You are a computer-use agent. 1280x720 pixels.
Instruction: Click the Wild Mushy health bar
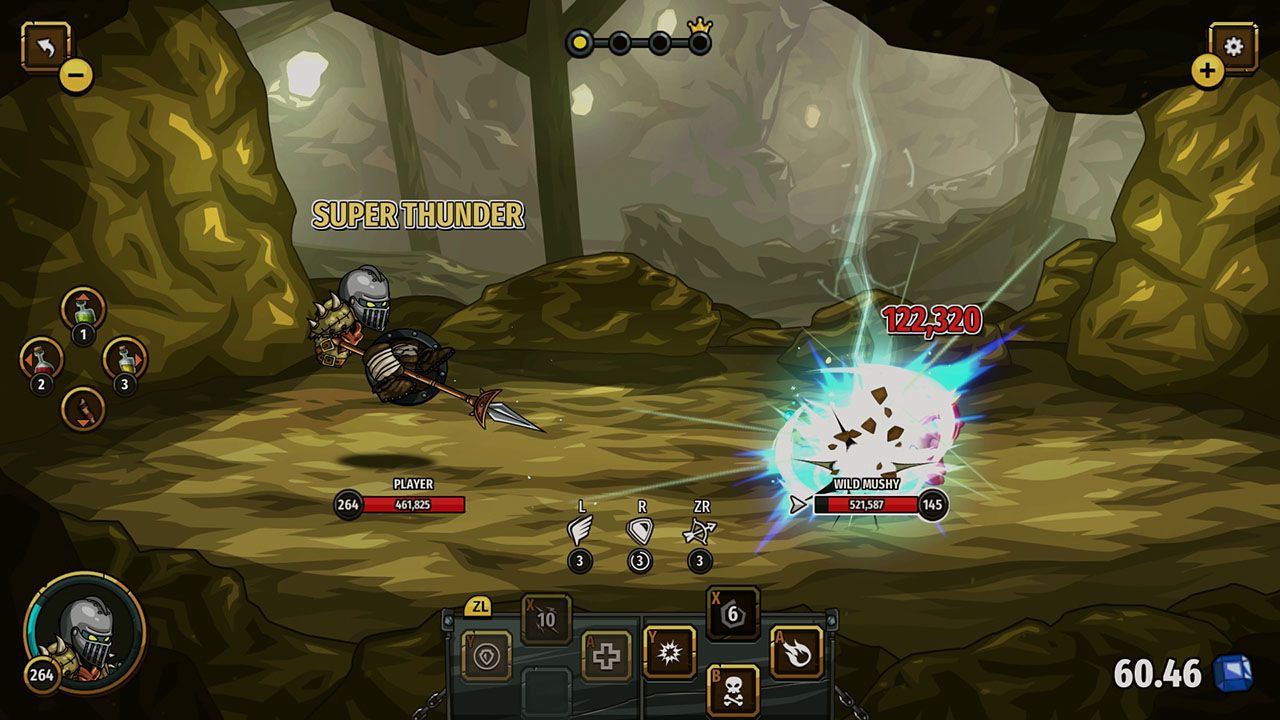point(868,504)
